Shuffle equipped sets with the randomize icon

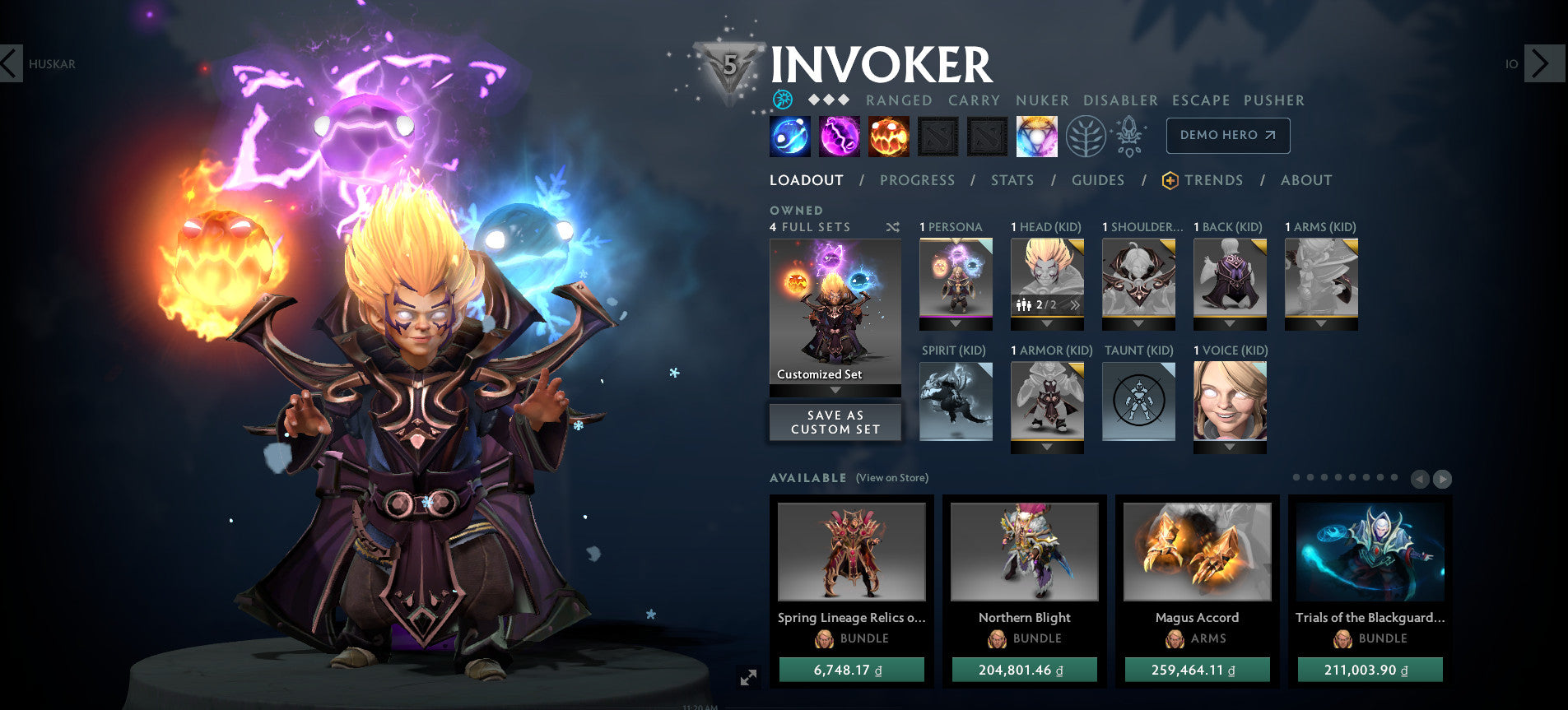pyautogui.click(x=894, y=226)
